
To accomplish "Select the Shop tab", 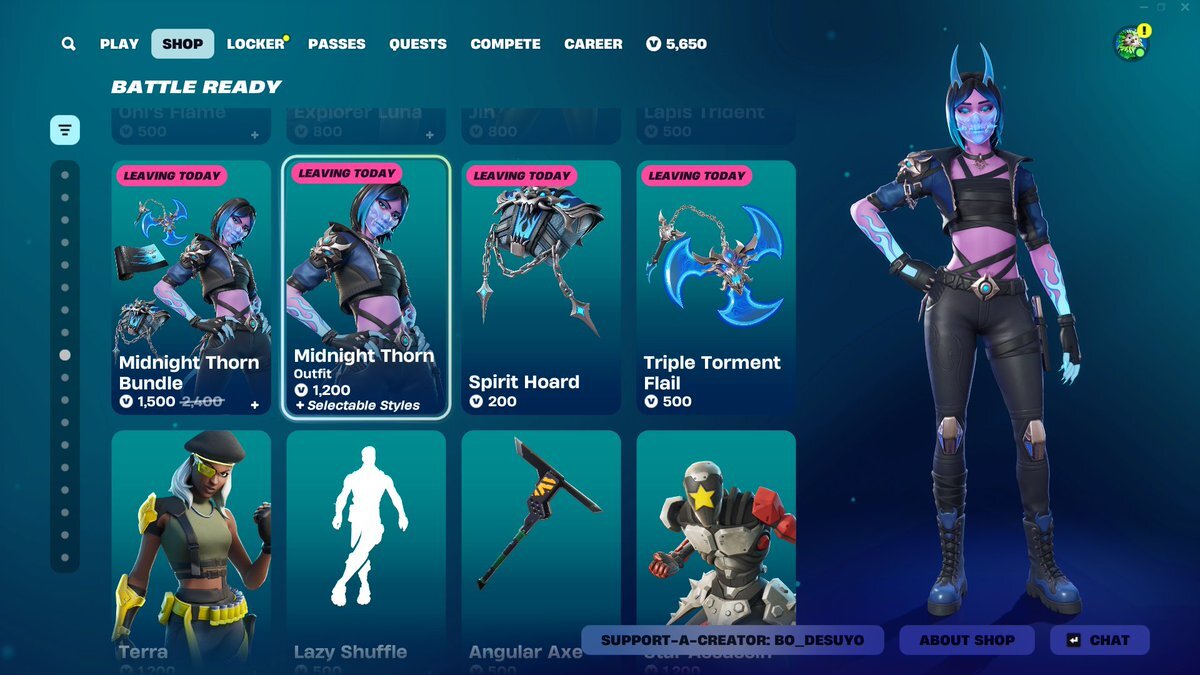I will (x=182, y=44).
